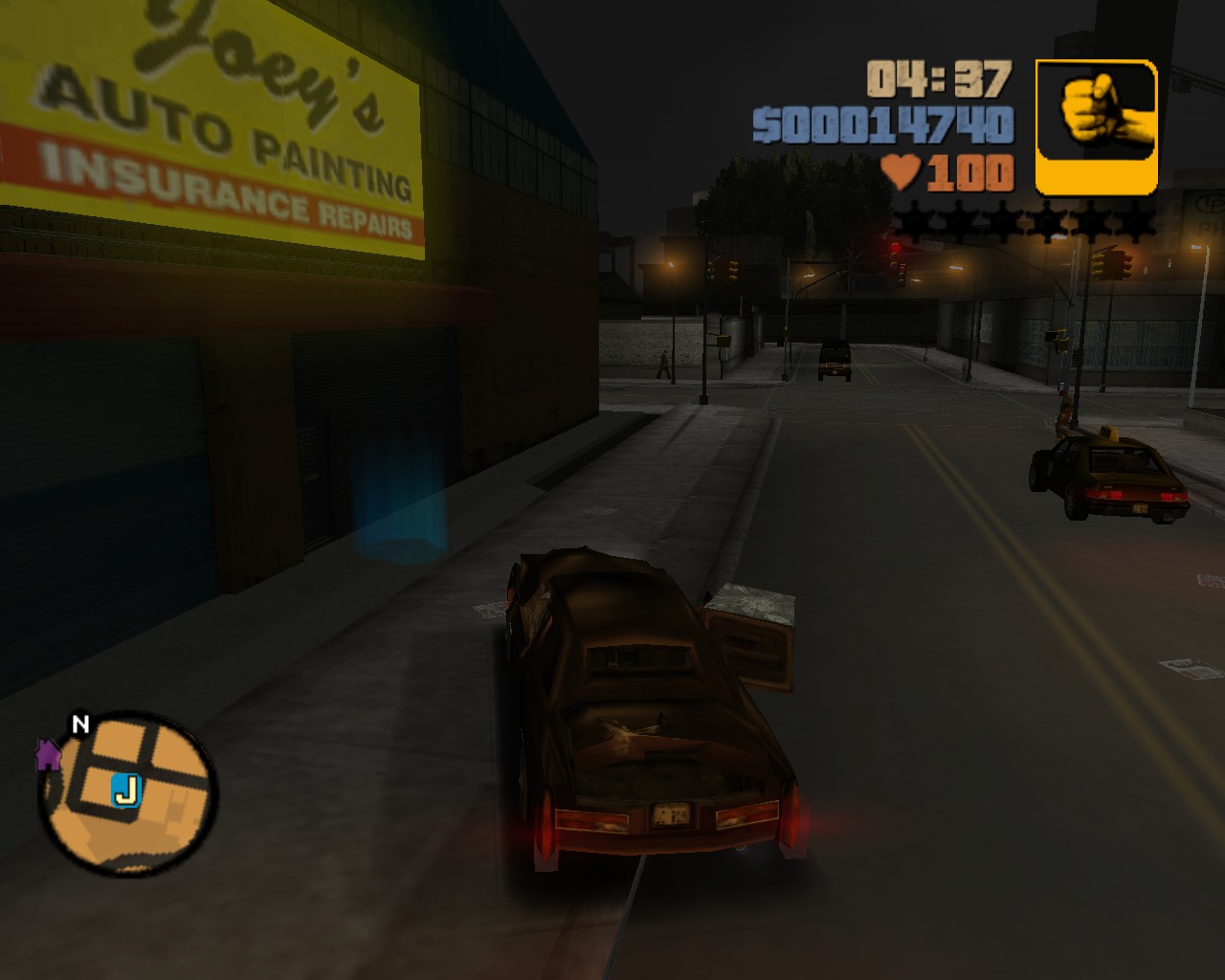The image size is (1225, 980).
Task: Click the circular radar minimap
Action: 128,793
